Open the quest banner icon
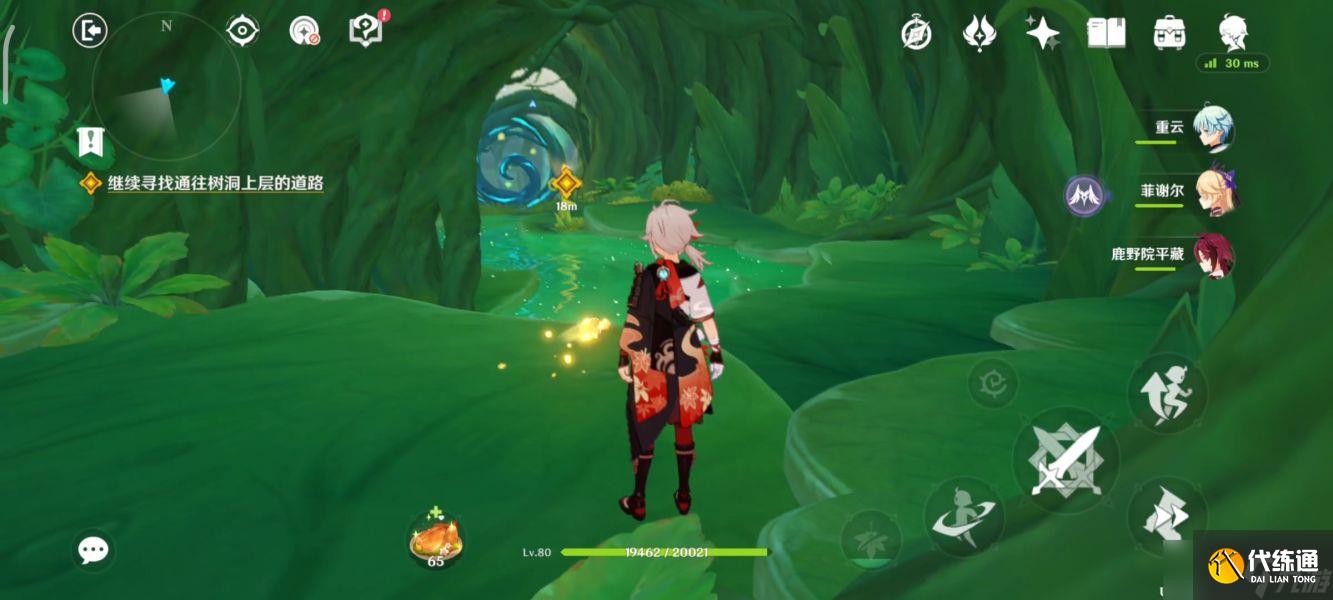Viewport: 1333px width, 600px height. [x=91, y=141]
